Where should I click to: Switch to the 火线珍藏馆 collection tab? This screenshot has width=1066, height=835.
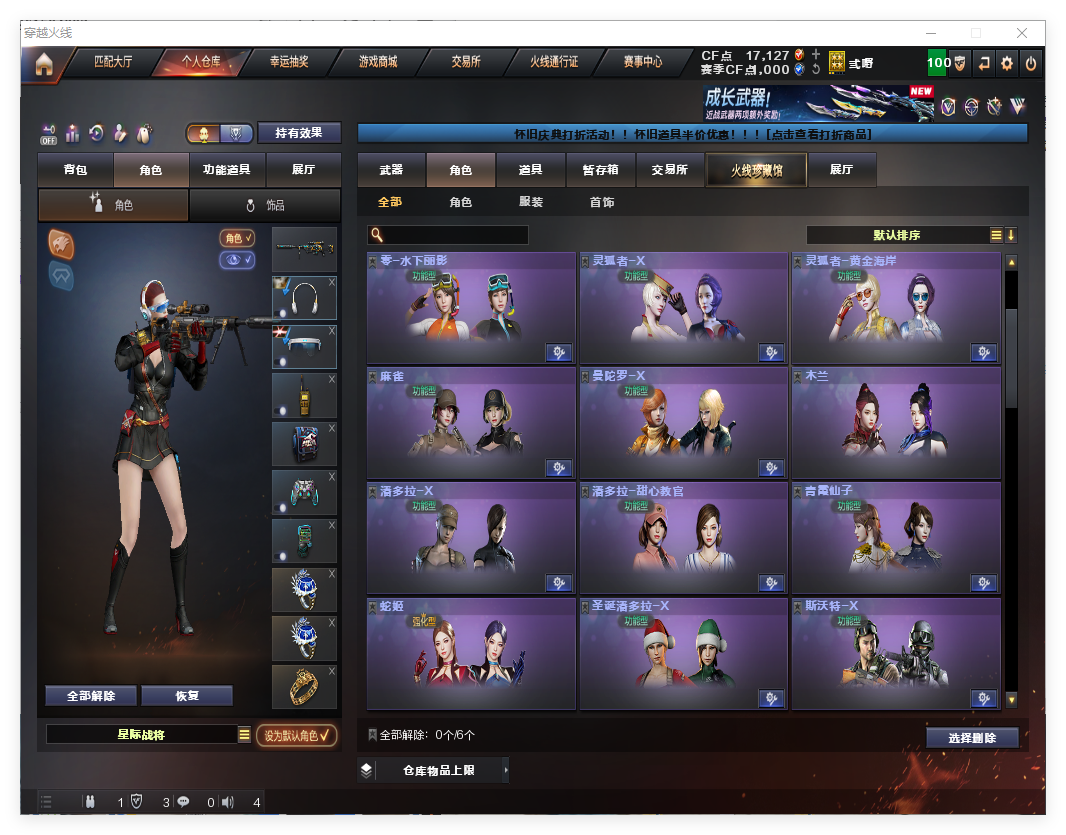(x=756, y=170)
